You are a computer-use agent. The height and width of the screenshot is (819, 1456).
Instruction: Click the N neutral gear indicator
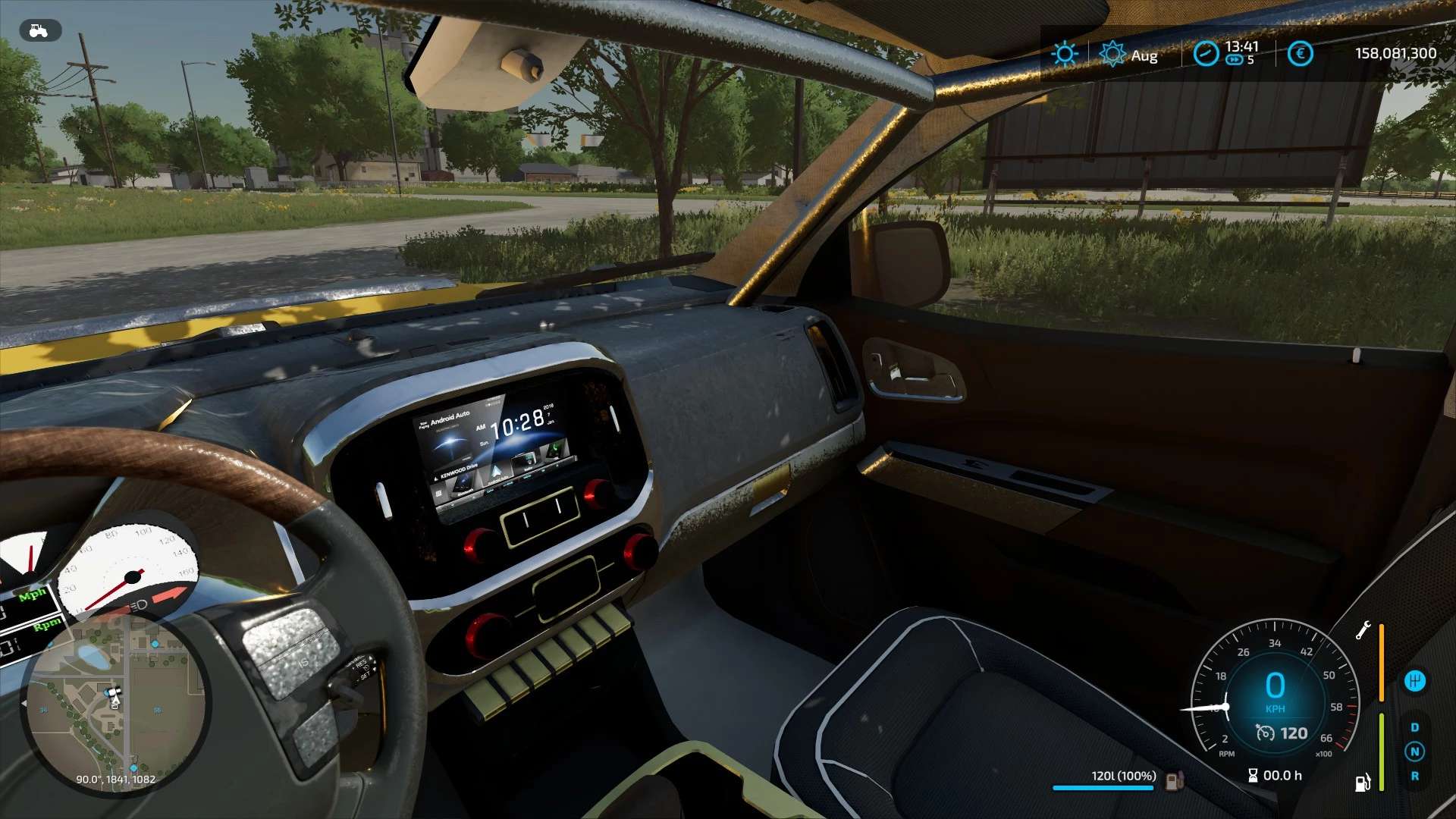pyautogui.click(x=1414, y=752)
